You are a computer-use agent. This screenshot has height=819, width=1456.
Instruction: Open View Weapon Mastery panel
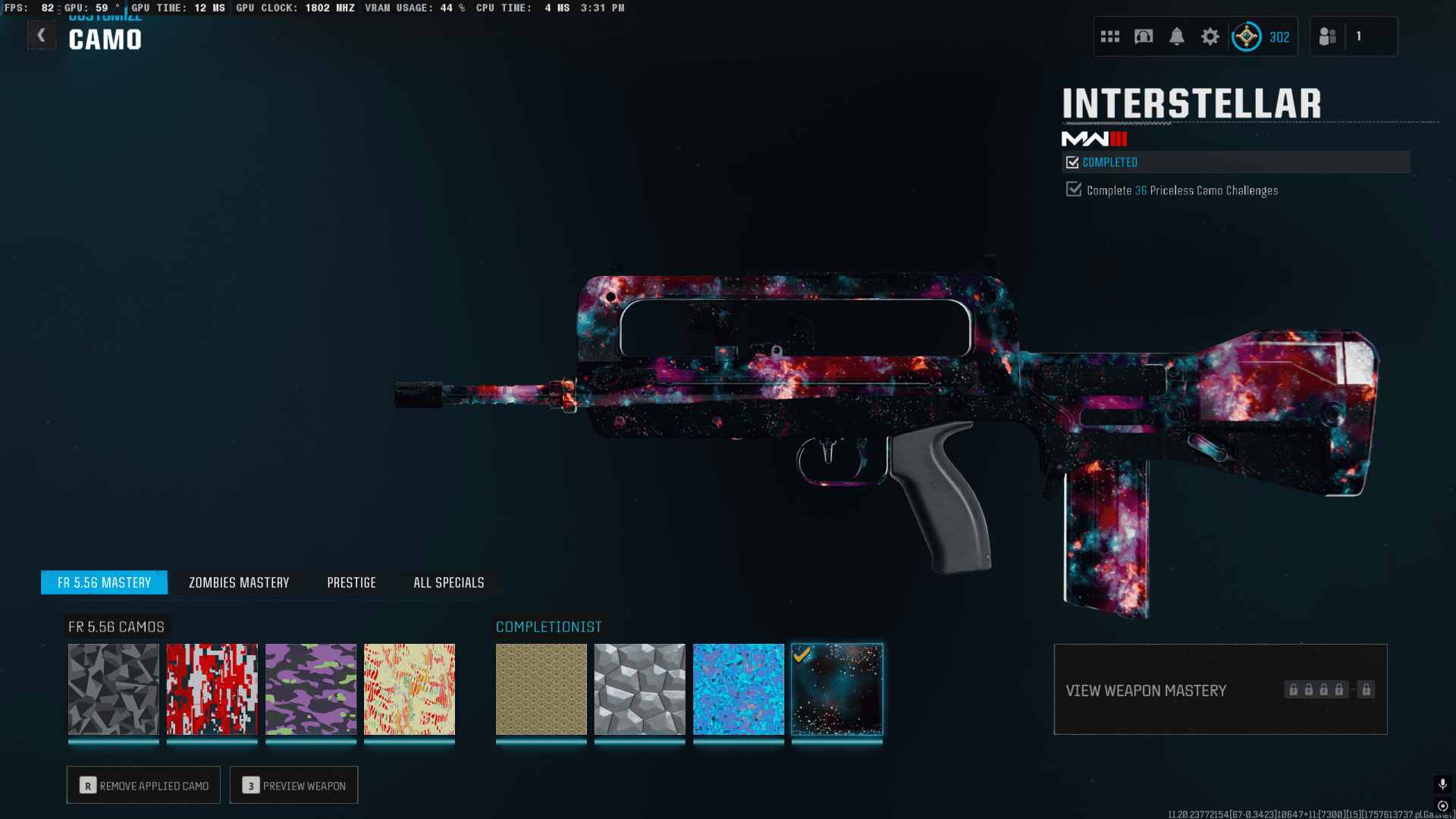point(1220,689)
